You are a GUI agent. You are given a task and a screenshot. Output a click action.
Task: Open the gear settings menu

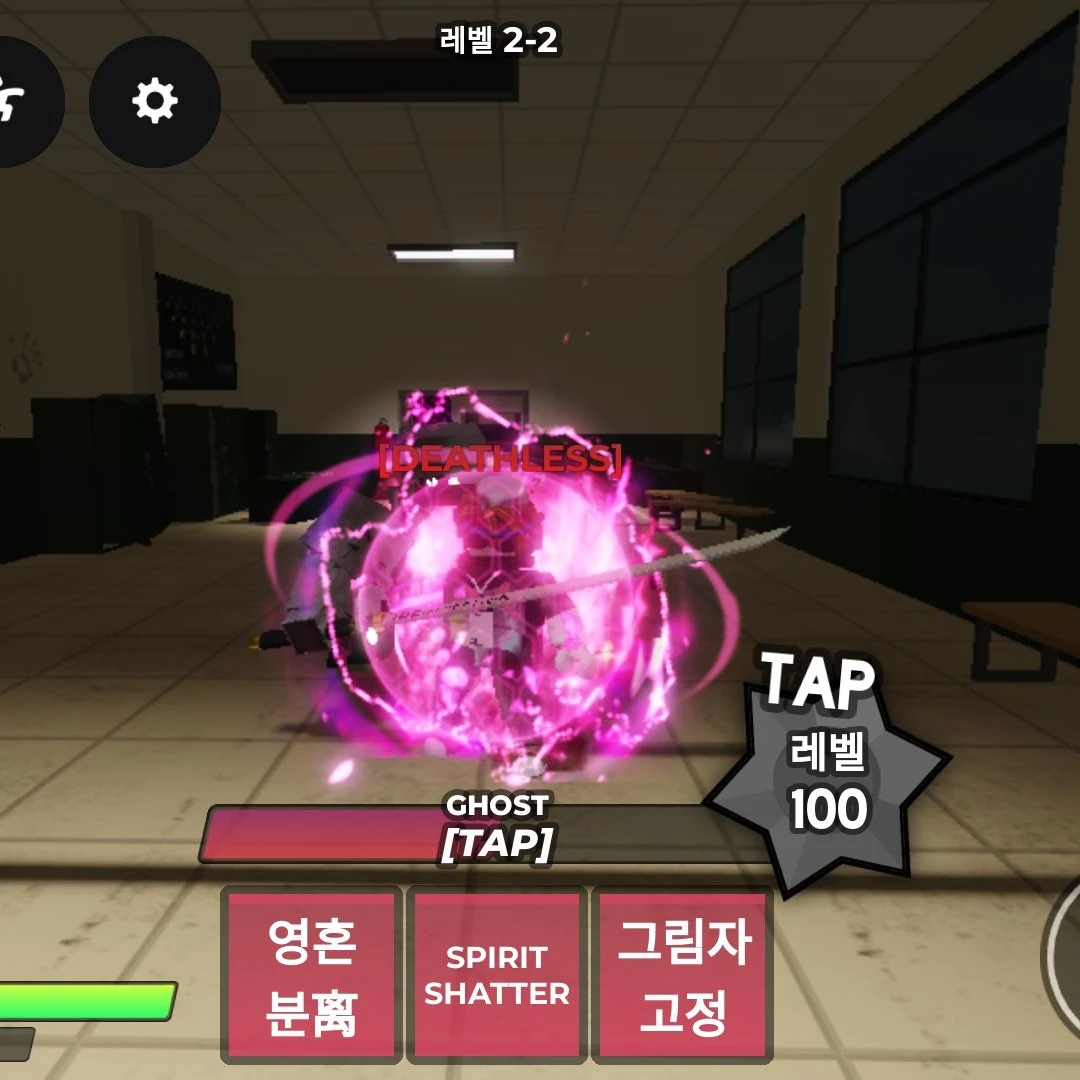[155, 101]
